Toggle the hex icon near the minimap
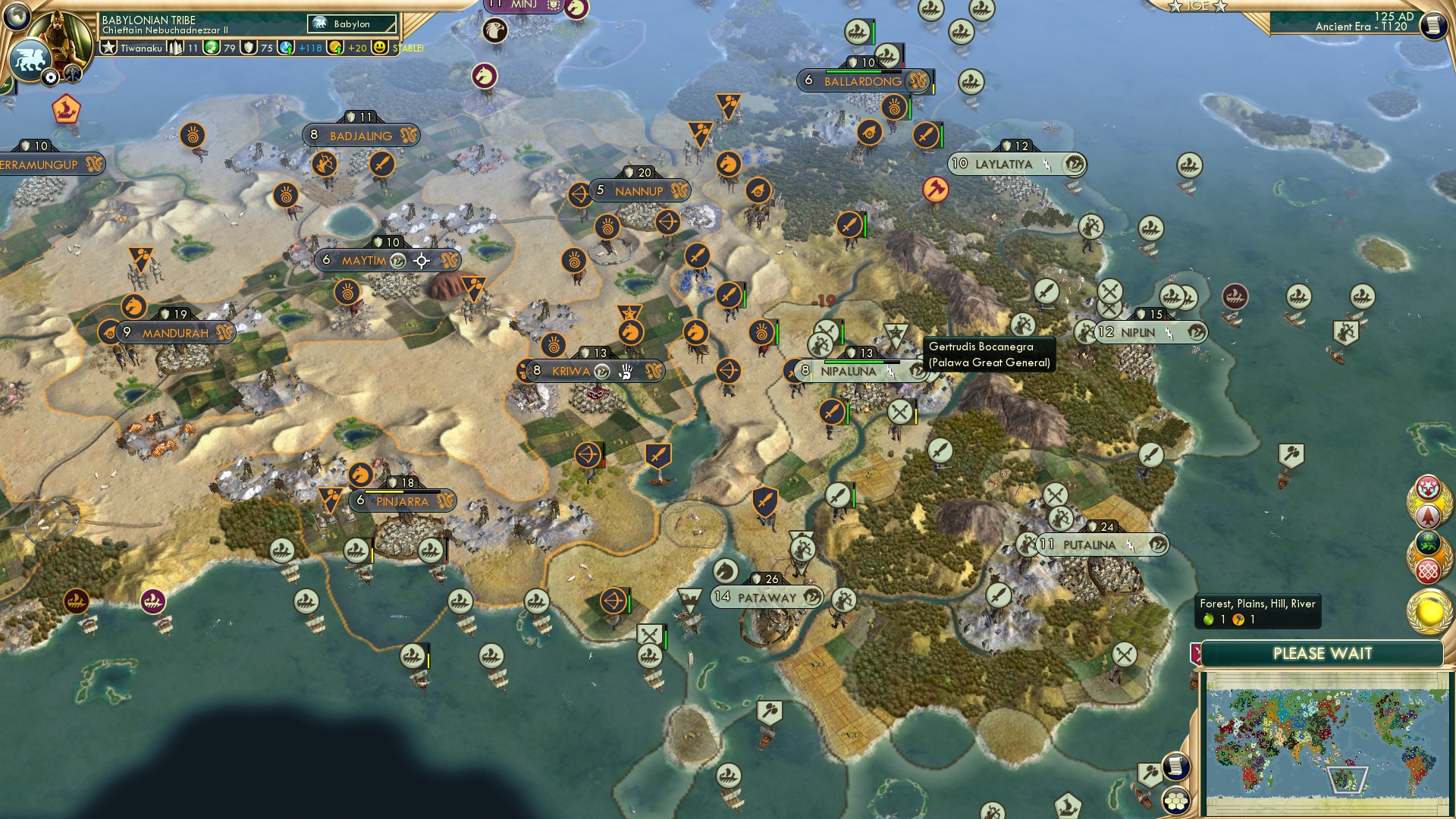Image resolution: width=1456 pixels, height=819 pixels. tap(1176, 802)
